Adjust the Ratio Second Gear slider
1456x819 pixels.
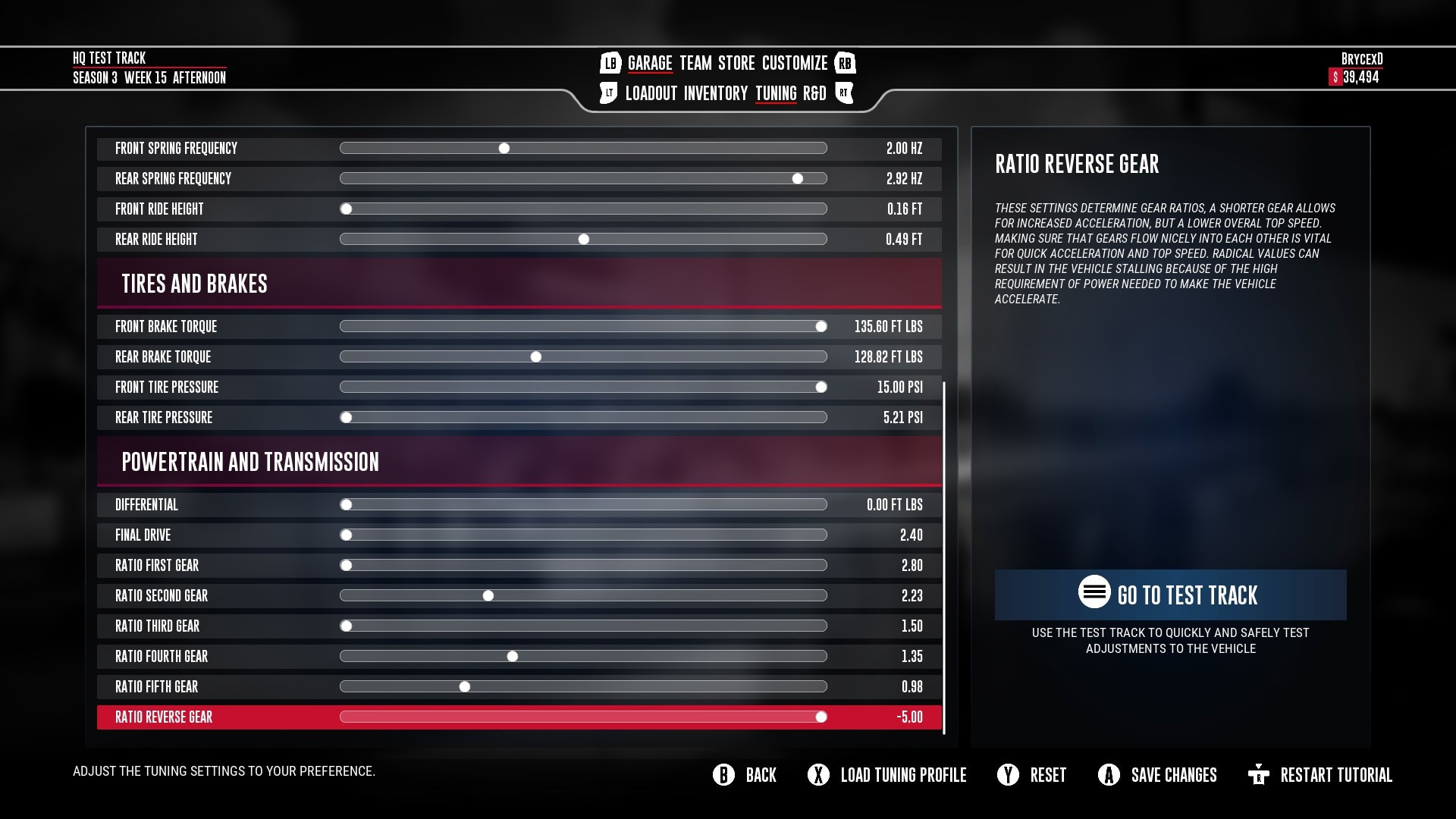point(488,596)
